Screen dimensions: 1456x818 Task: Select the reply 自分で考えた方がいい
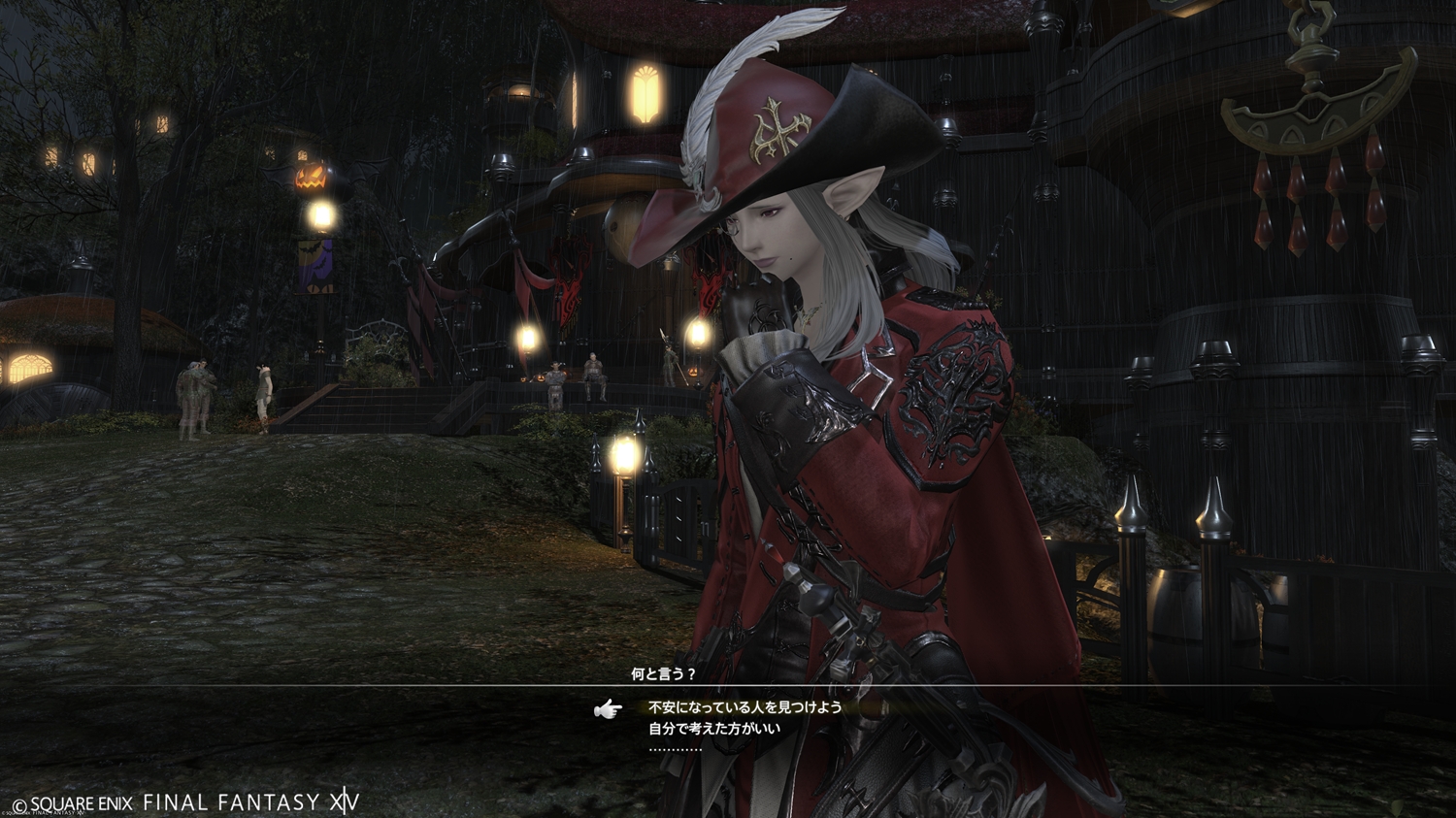pyautogui.click(x=713, y=728)
